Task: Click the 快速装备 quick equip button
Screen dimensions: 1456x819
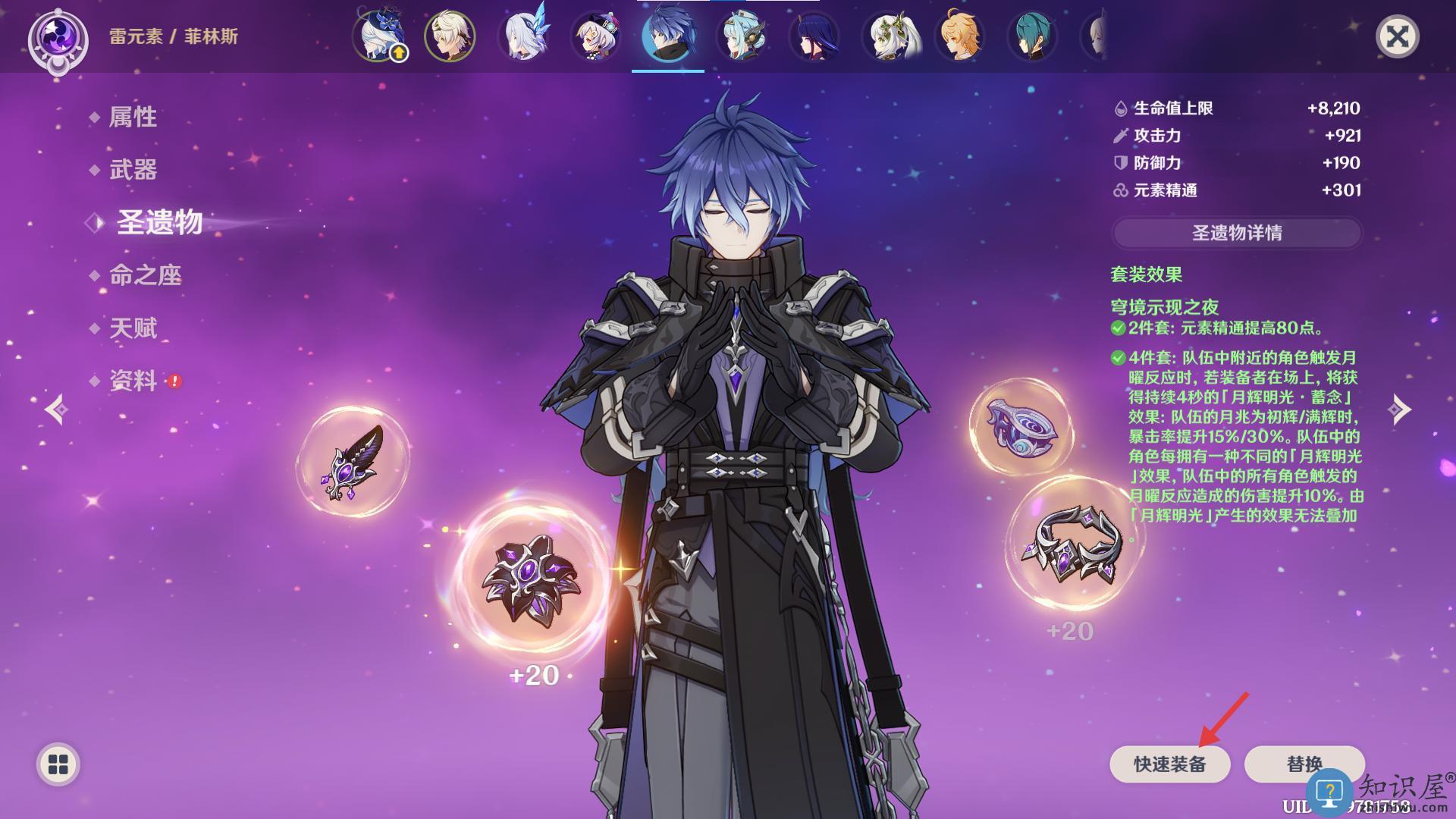Action: (1169, 764)
